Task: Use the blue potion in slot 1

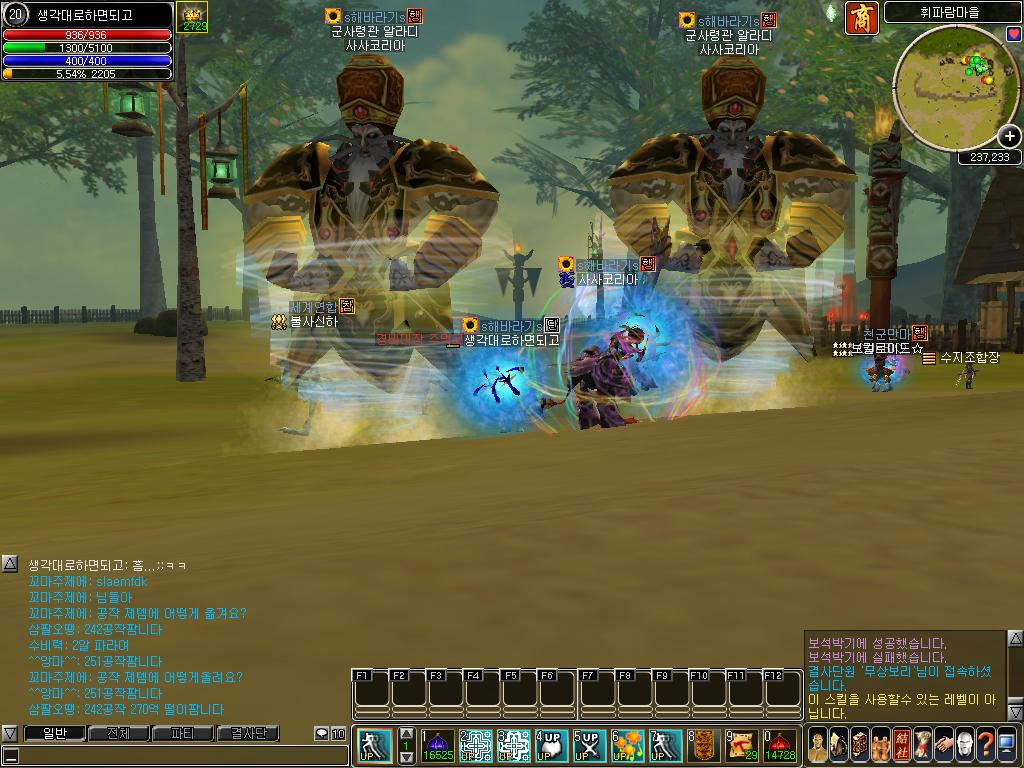Action: click(438, 746)
